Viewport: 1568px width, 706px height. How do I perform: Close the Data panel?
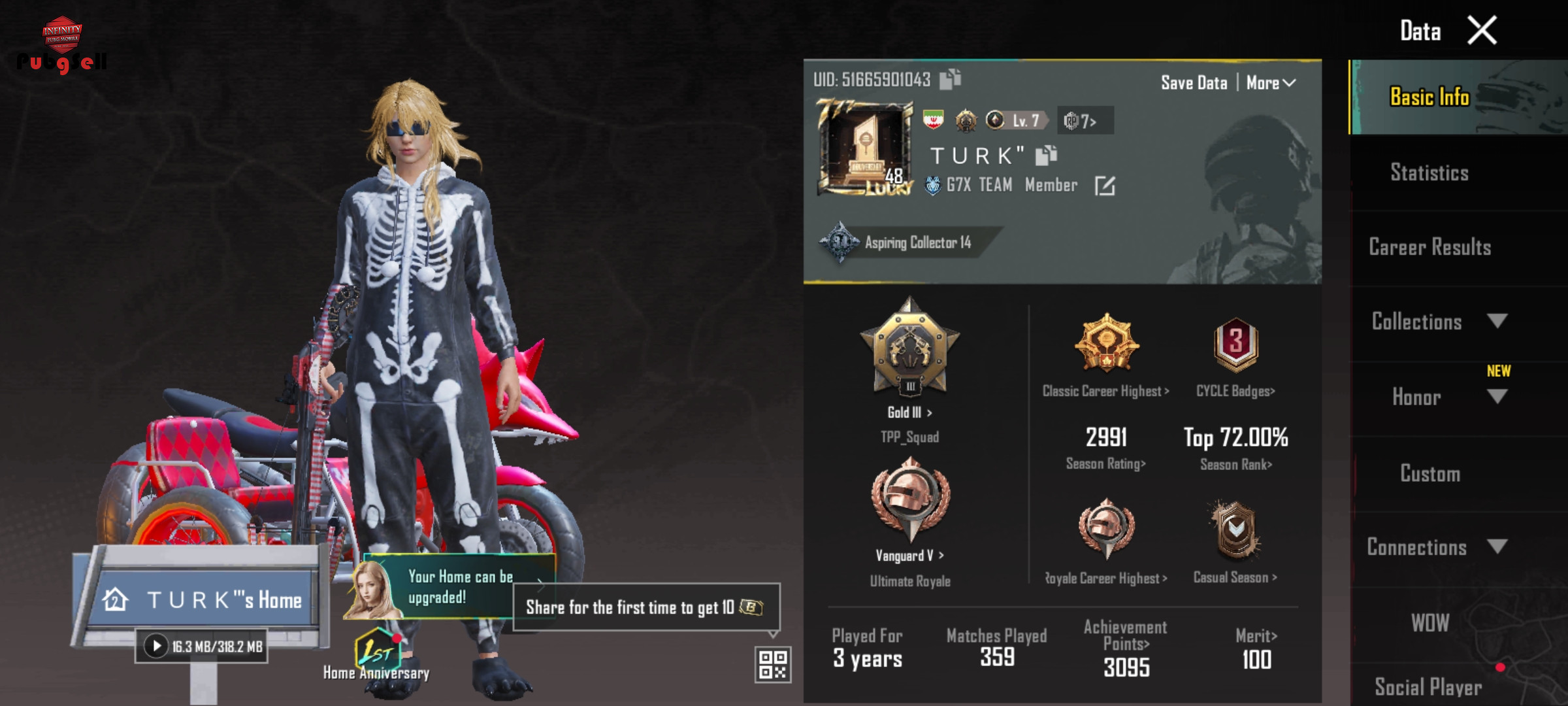1482,31
